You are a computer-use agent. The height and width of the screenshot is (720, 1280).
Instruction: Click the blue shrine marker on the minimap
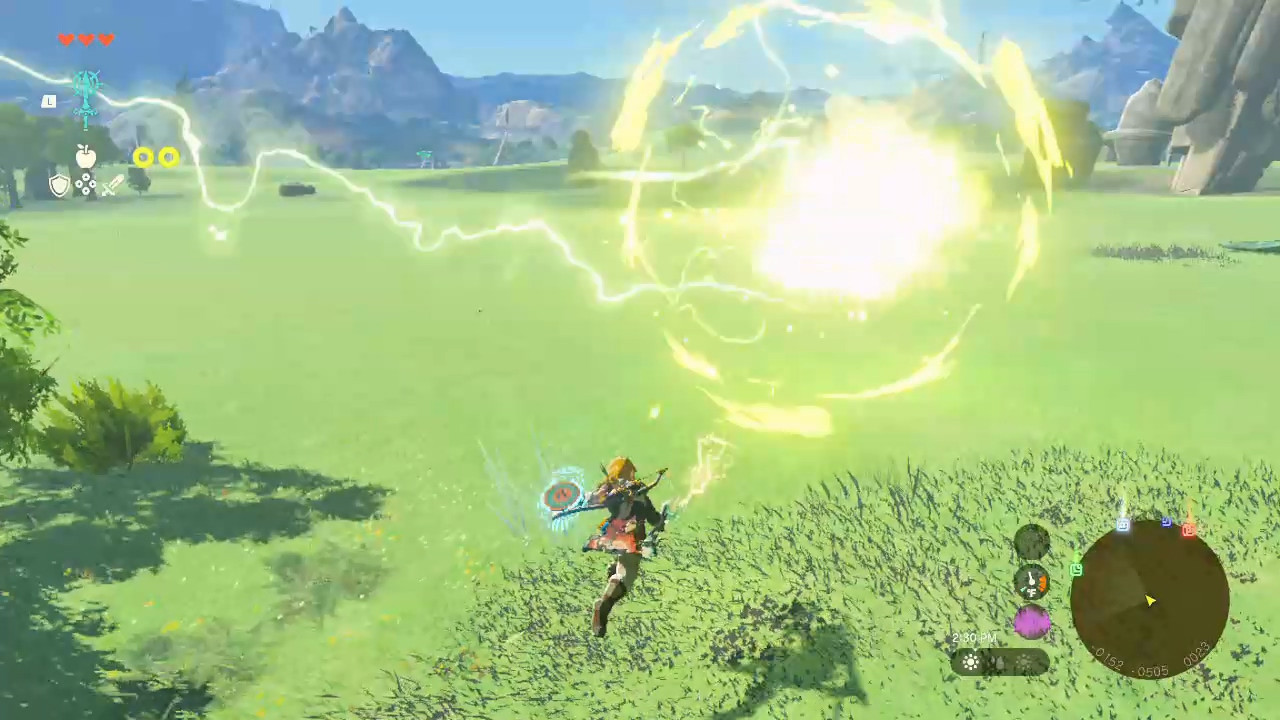click(x=1167, y=521)
